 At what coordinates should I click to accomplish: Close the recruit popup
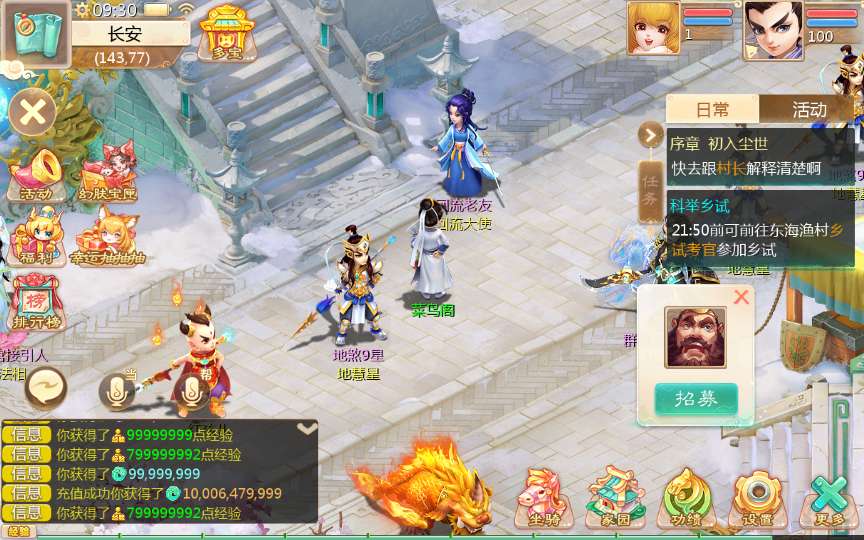[741, 297]
